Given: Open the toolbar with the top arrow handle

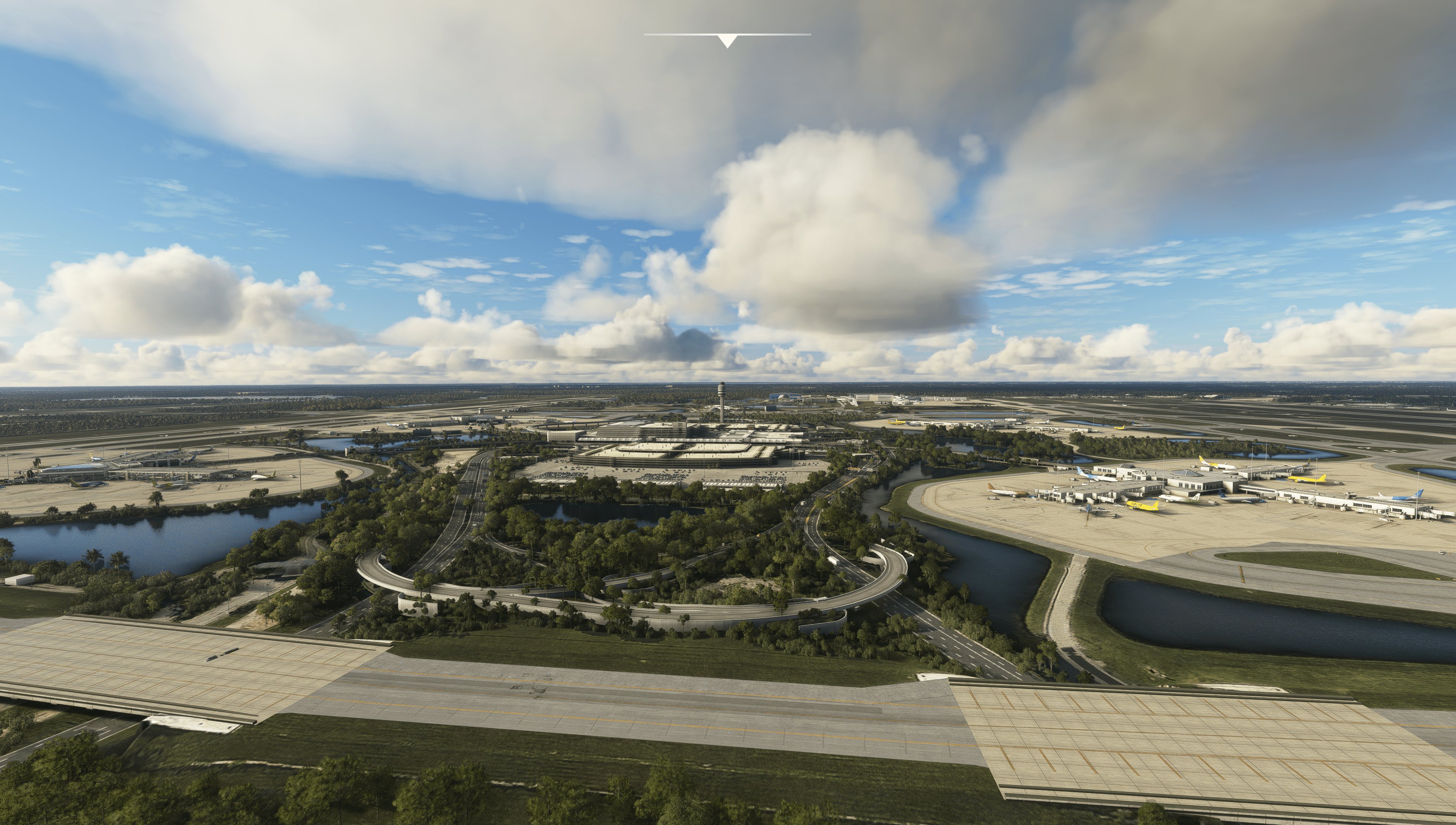Looking at the screenshot, I should point(727,40).
